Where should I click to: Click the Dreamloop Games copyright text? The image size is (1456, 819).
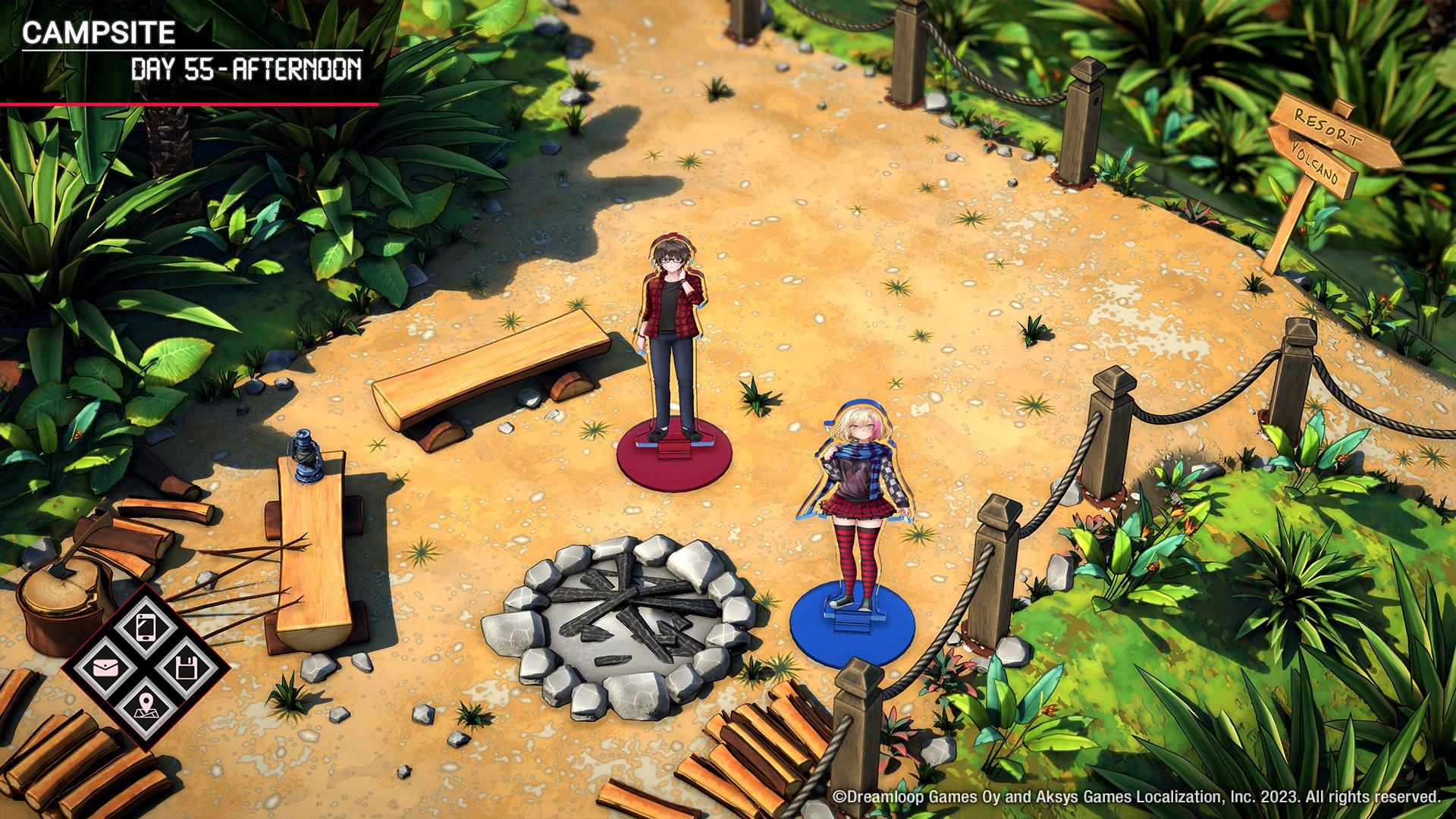point(1137,798)
